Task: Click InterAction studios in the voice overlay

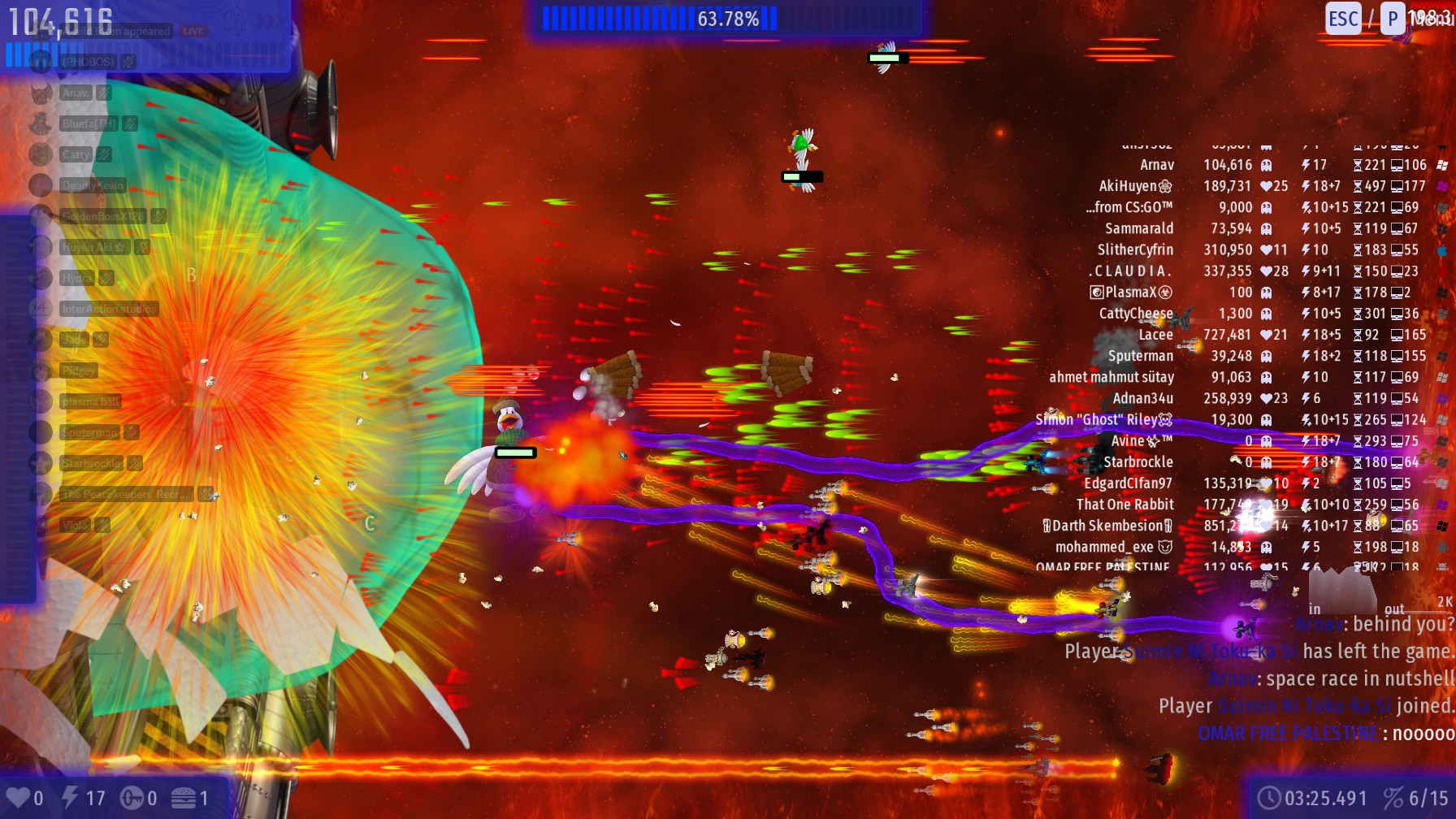Action: [x=108, y=309]
